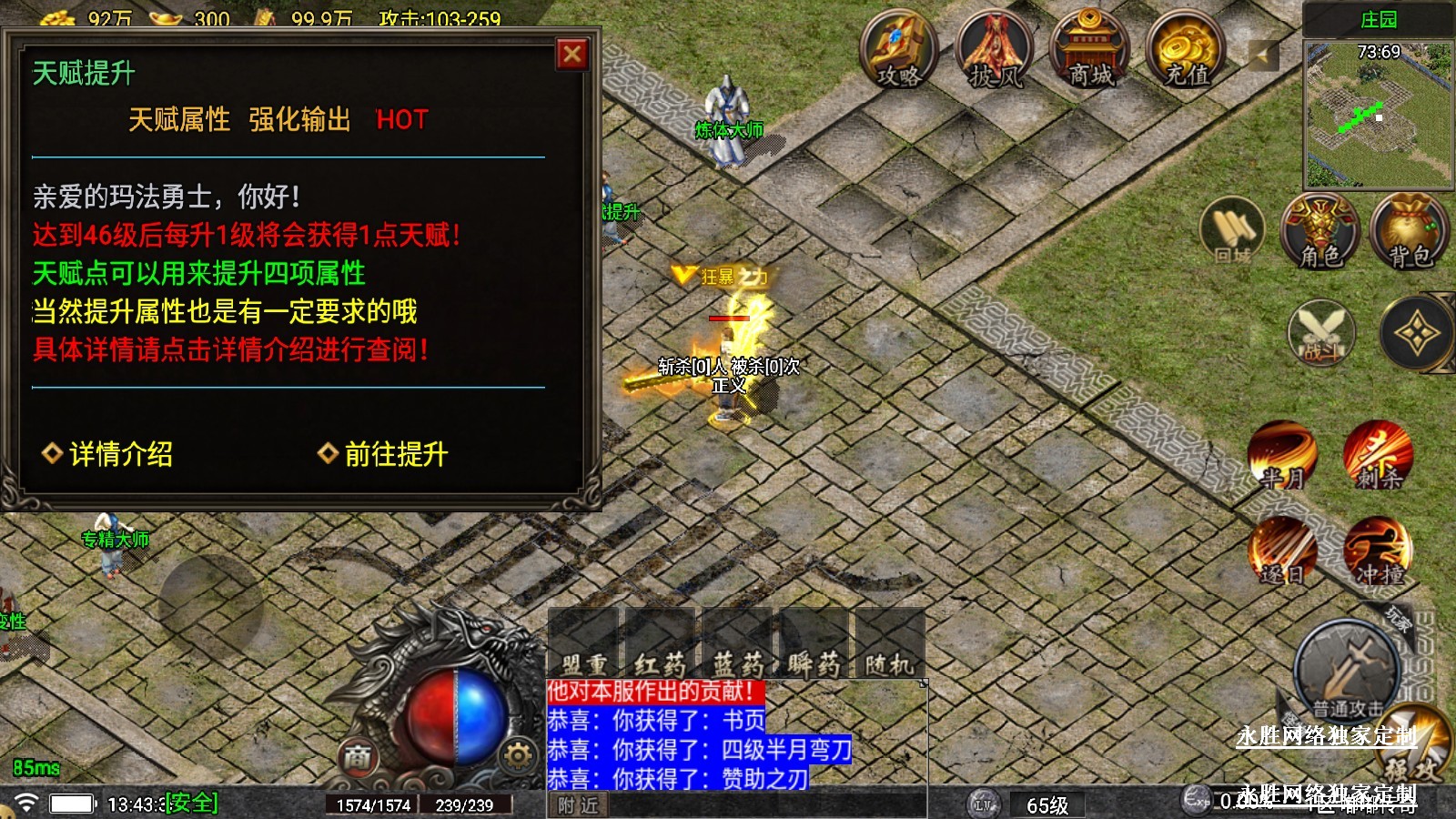The width and height of the screenshot is (1456, 819).
Task: Choose the 详情介绍 dialogue option
Action: [x=109, y=453]
